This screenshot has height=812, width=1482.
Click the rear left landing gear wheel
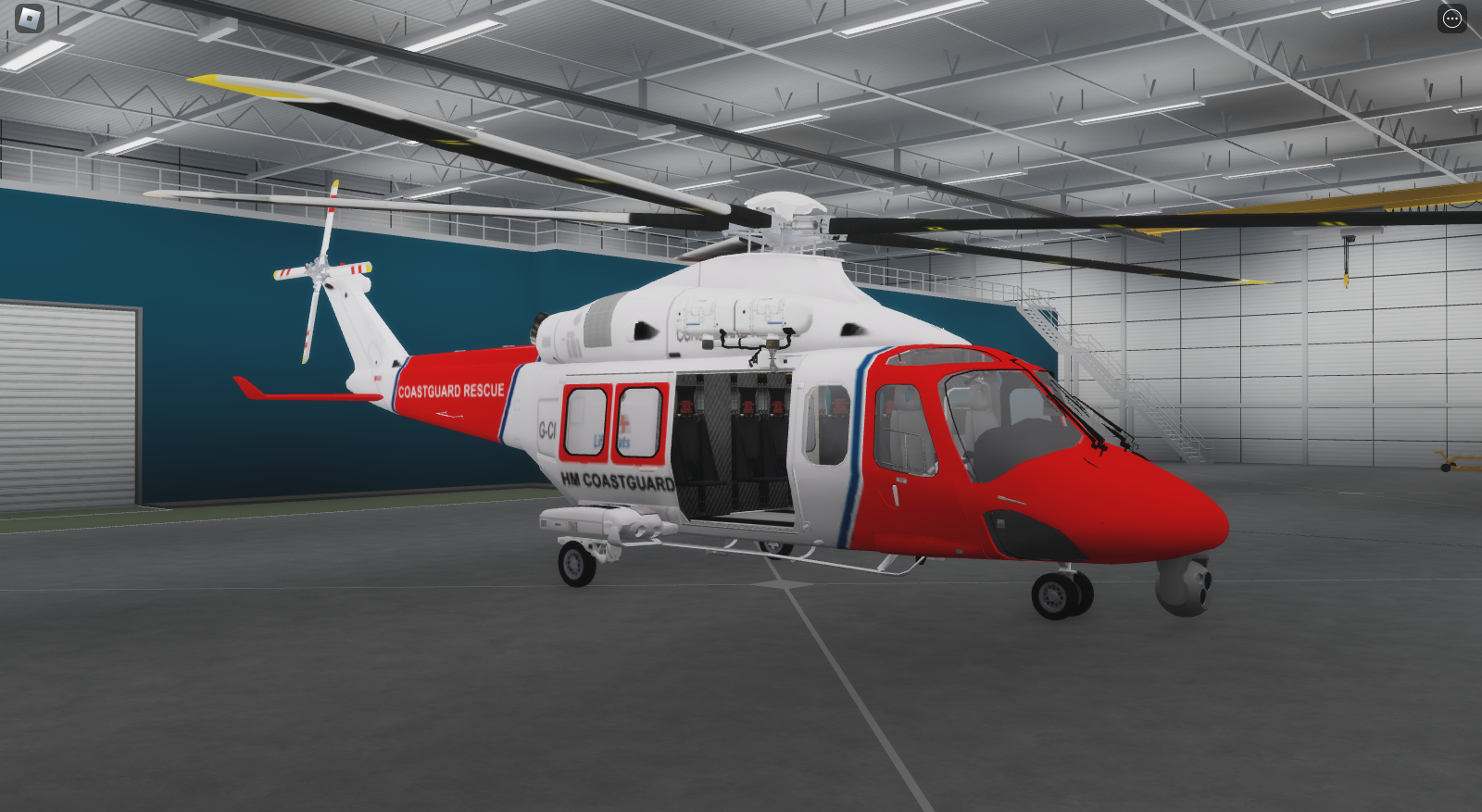(x=573, y=563)
